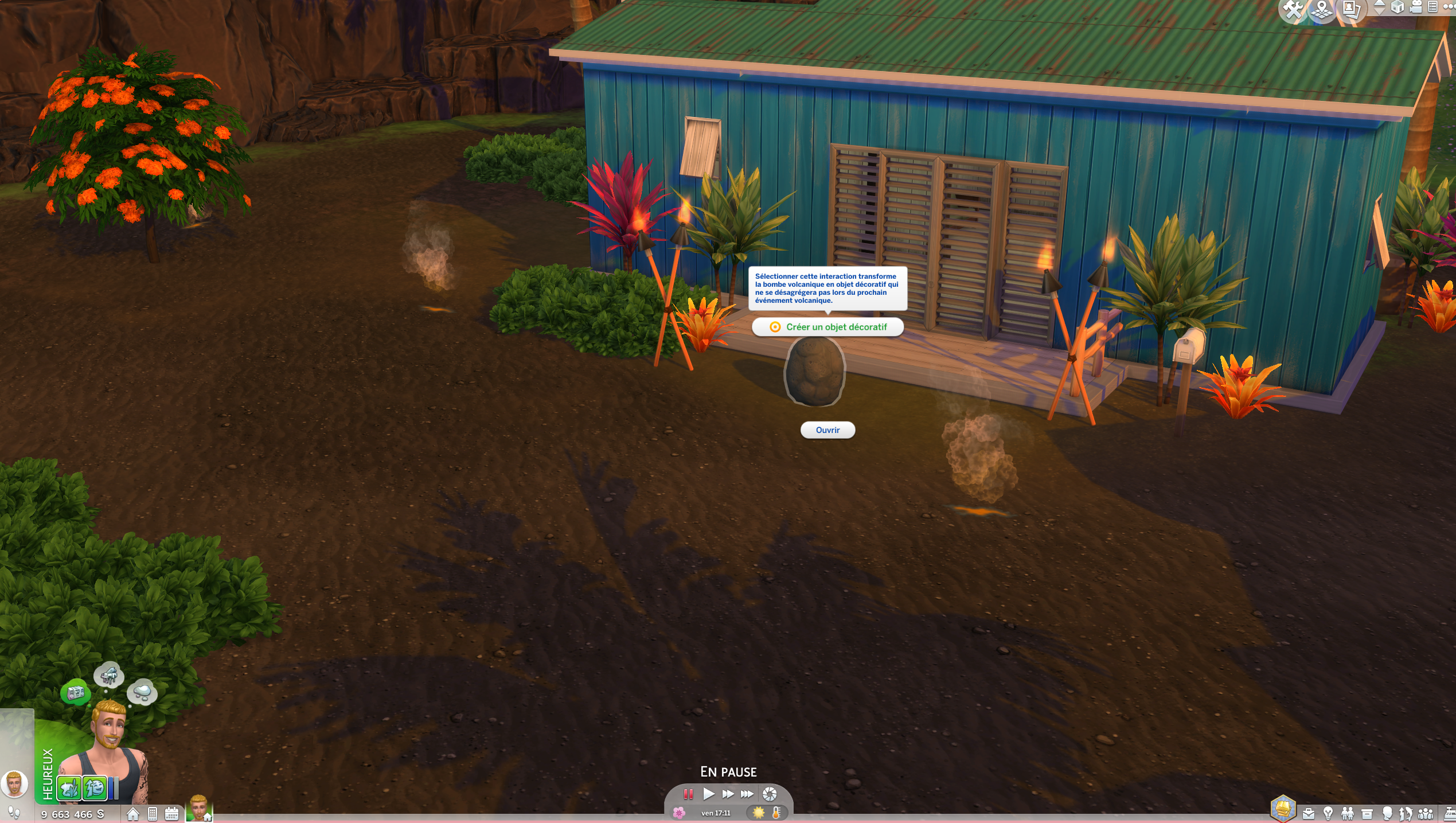Open the world map pin icon
This screenshot has height=823, width=1456.
coord(1322,10)
